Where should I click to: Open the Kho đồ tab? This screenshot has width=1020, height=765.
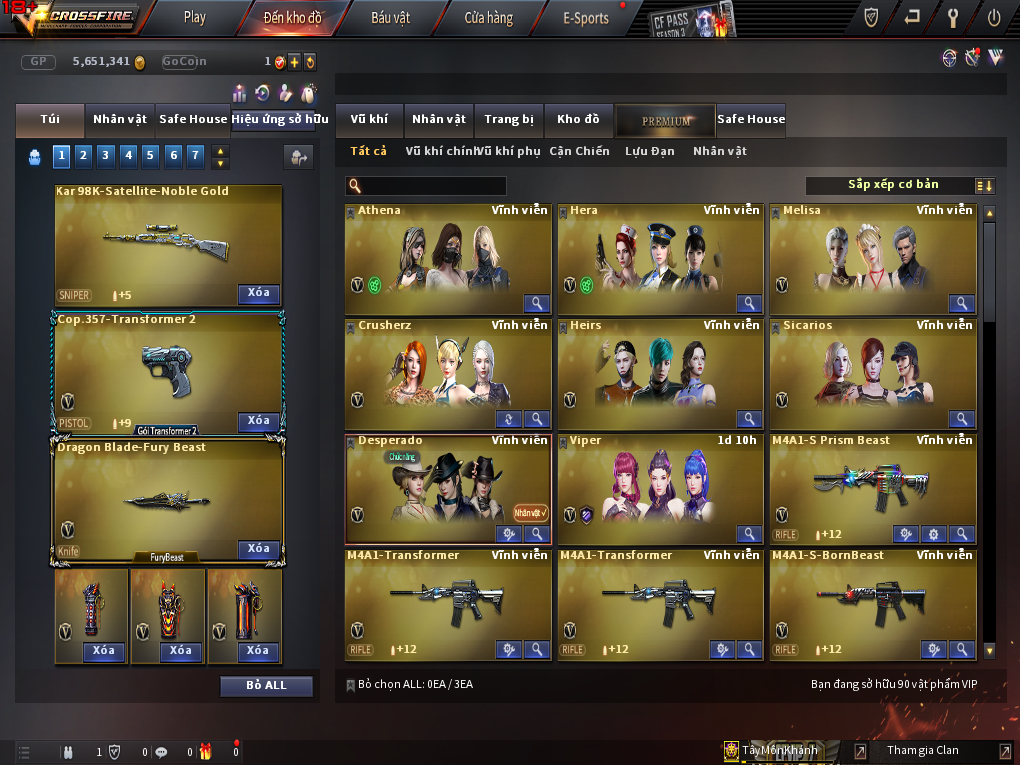(x=578, y=119)
